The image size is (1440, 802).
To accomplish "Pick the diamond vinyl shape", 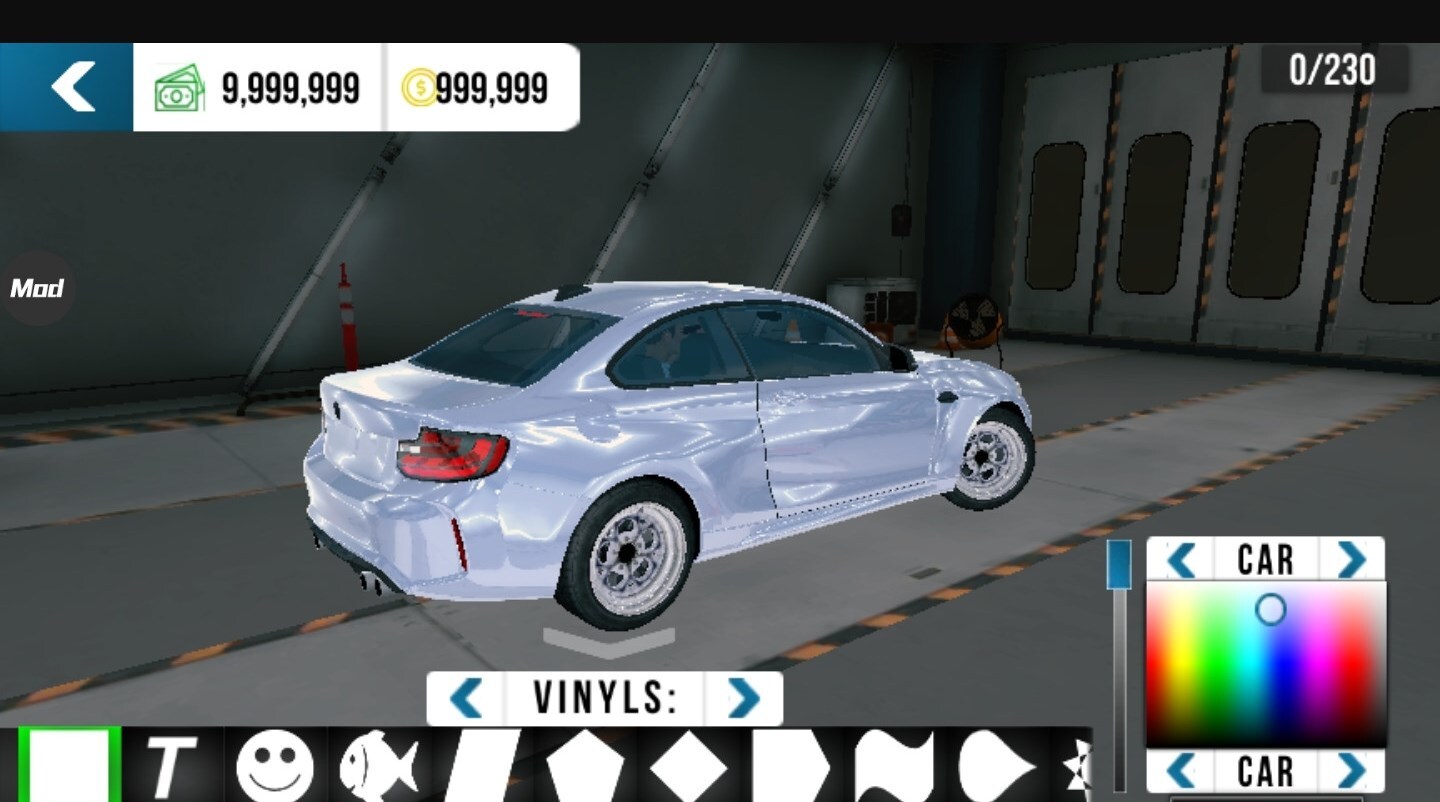I will coord(688,768).
